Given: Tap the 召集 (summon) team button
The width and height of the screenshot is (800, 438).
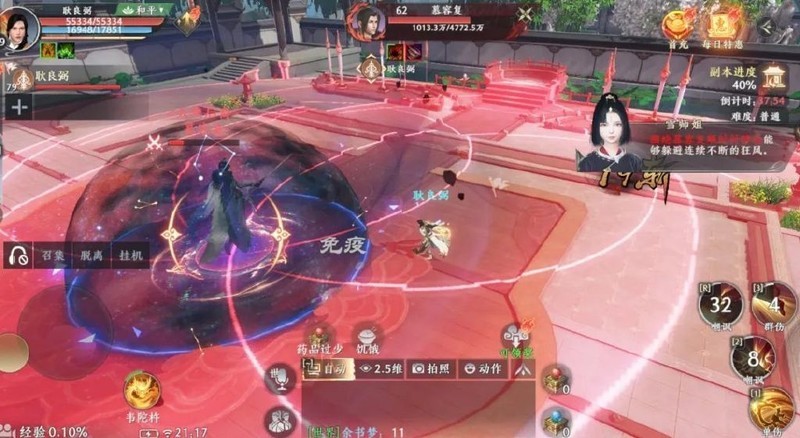Looking at the screenshot, I should tap(53, 255).
